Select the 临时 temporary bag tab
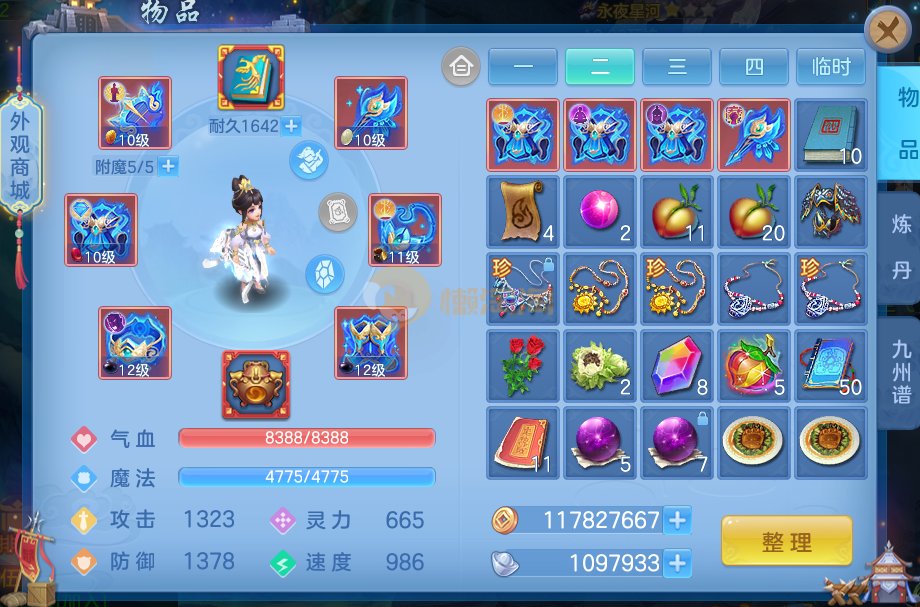The height and width of the screenshot is (607, 920). (830, 67)
